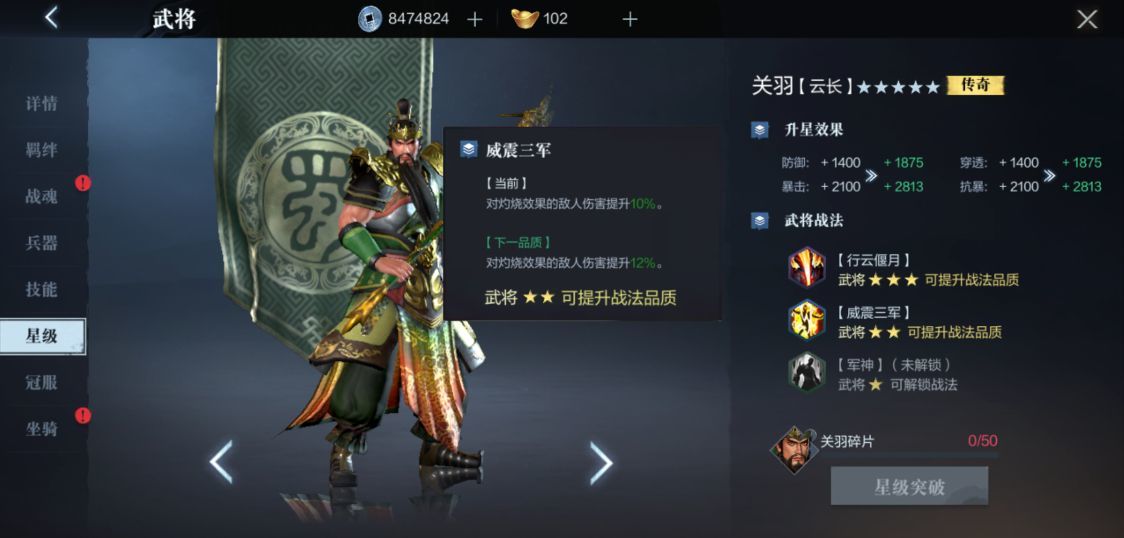Select the 战魂 tab
Screen dimensions: 1124x538
(42, 197)
